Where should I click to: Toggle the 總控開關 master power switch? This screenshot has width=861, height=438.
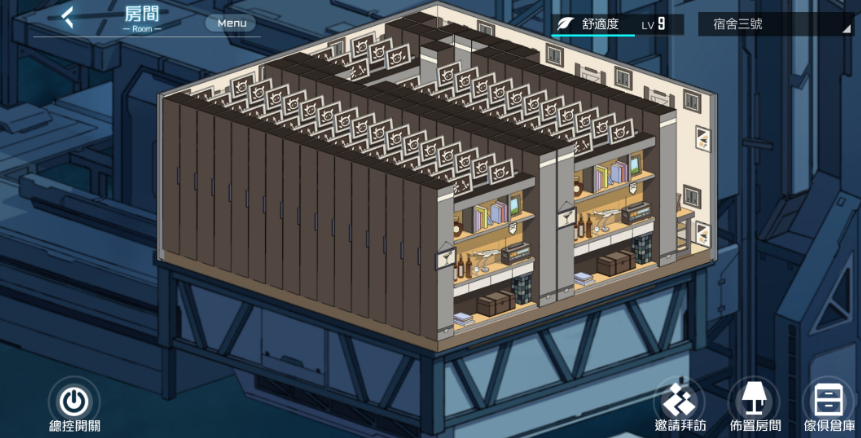tap(73, 402)
